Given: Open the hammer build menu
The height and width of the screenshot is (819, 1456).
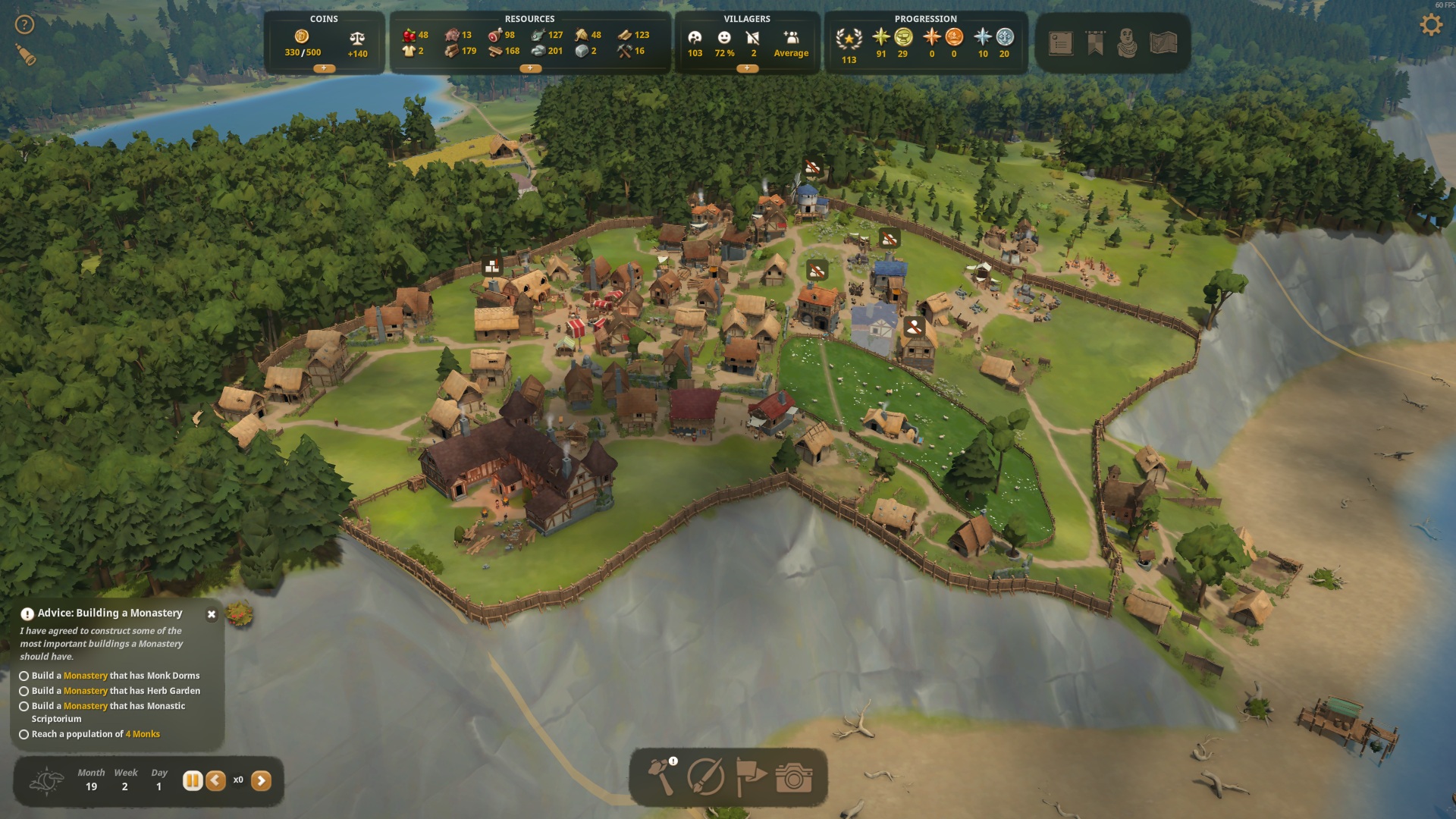Looking at the screenshot, I should [661, 777].
